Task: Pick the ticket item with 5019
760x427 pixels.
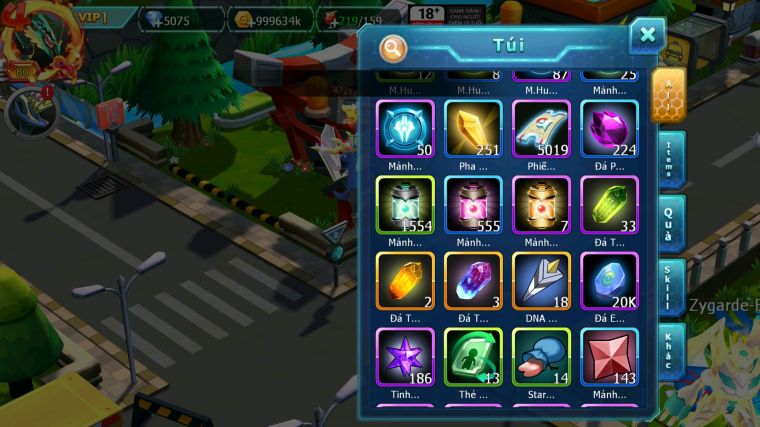Action: (x=541, y=129)
